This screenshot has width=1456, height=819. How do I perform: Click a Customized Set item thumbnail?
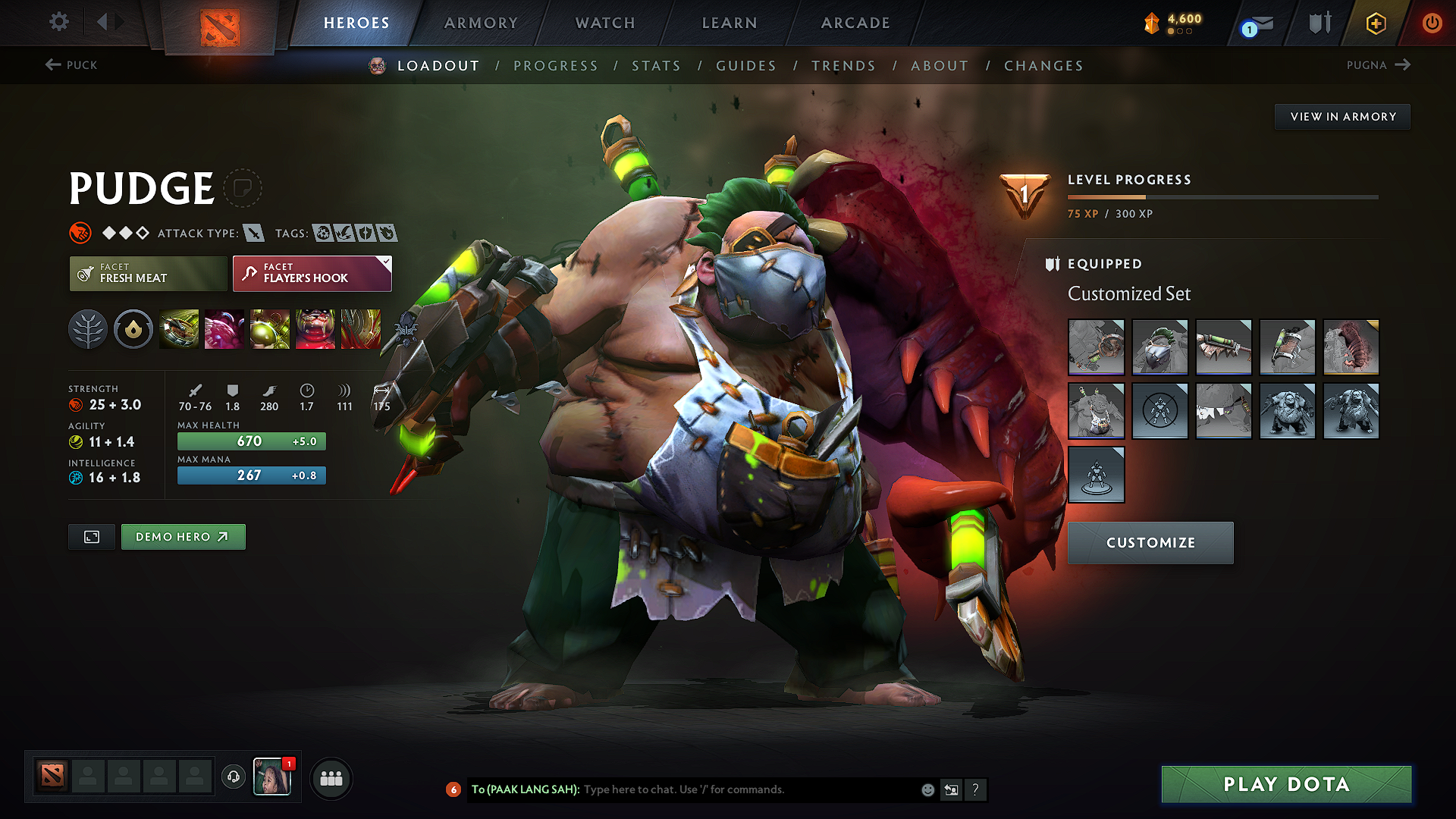1096,347
